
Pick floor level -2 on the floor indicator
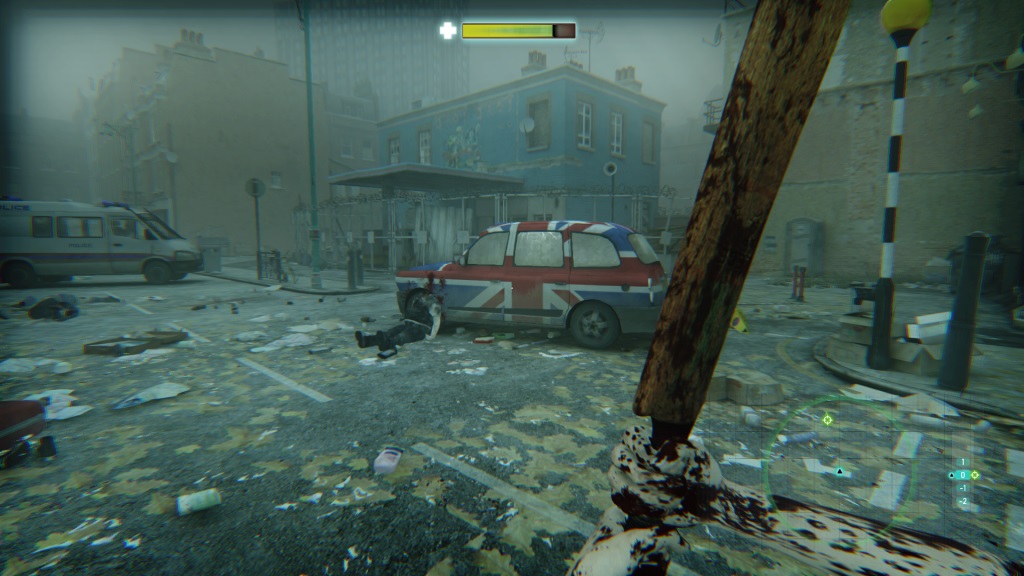pyautogui.click(x=963, y=501)
